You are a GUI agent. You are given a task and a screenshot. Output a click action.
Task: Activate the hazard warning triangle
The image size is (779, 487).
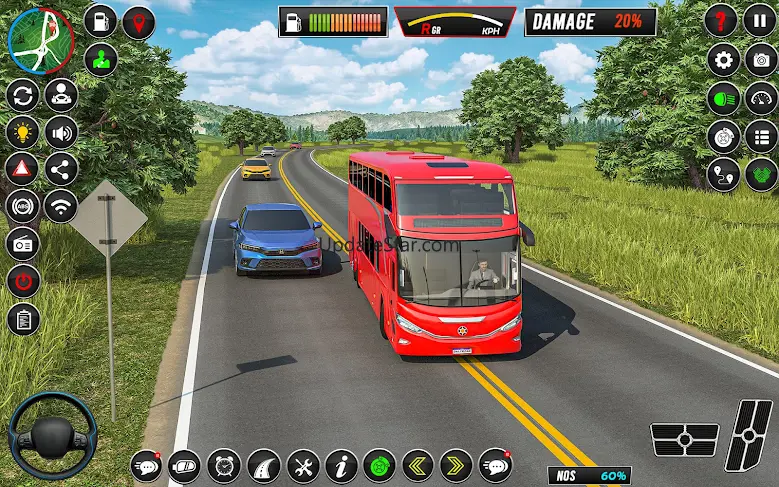tap(22, 169)
